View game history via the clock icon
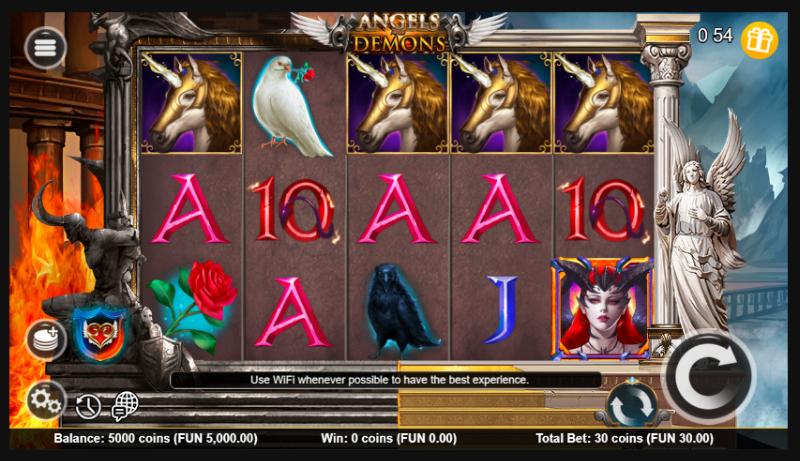 (89, 406)
